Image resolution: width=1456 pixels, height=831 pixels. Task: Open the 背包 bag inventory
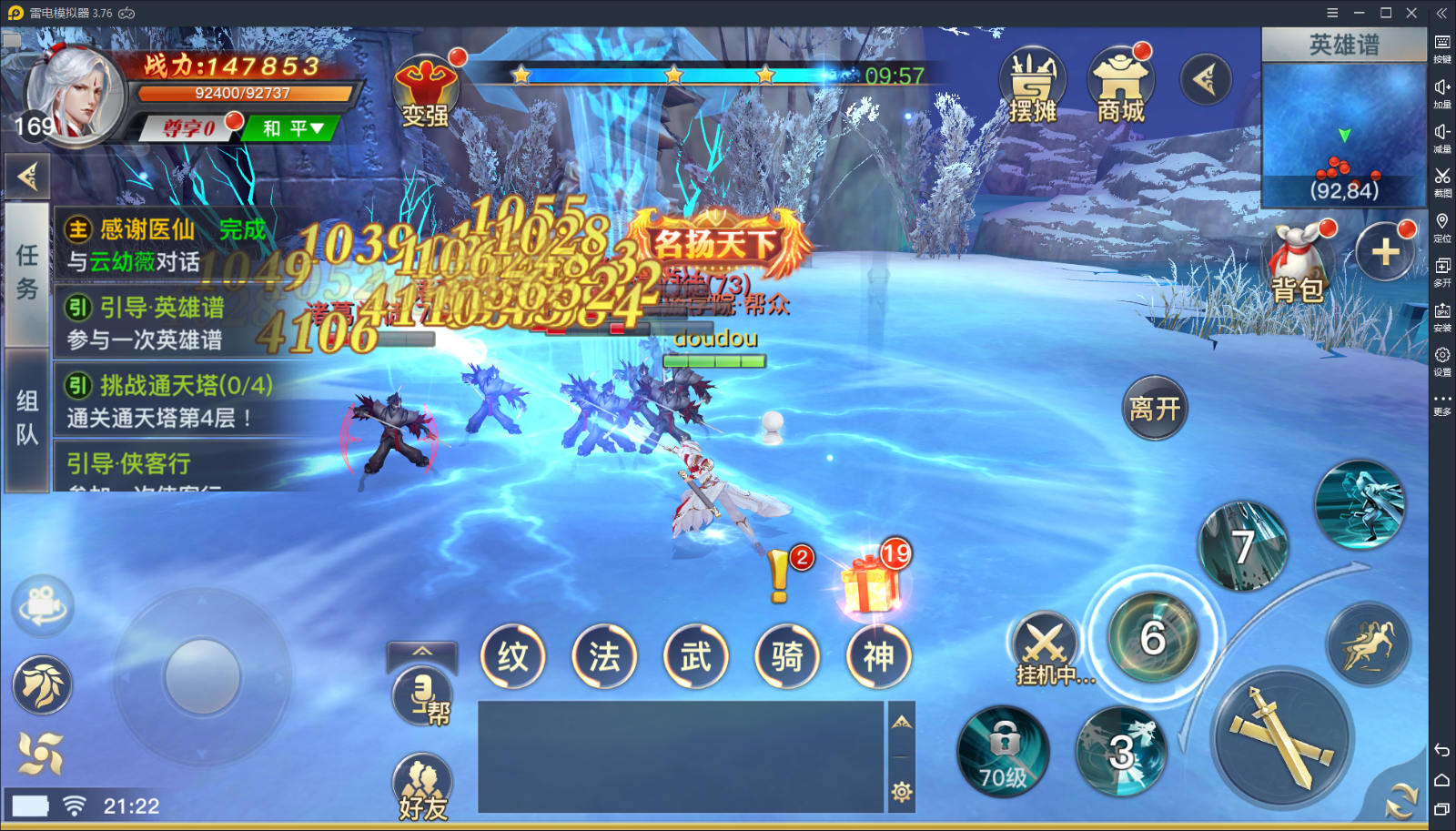point(1298,264)
